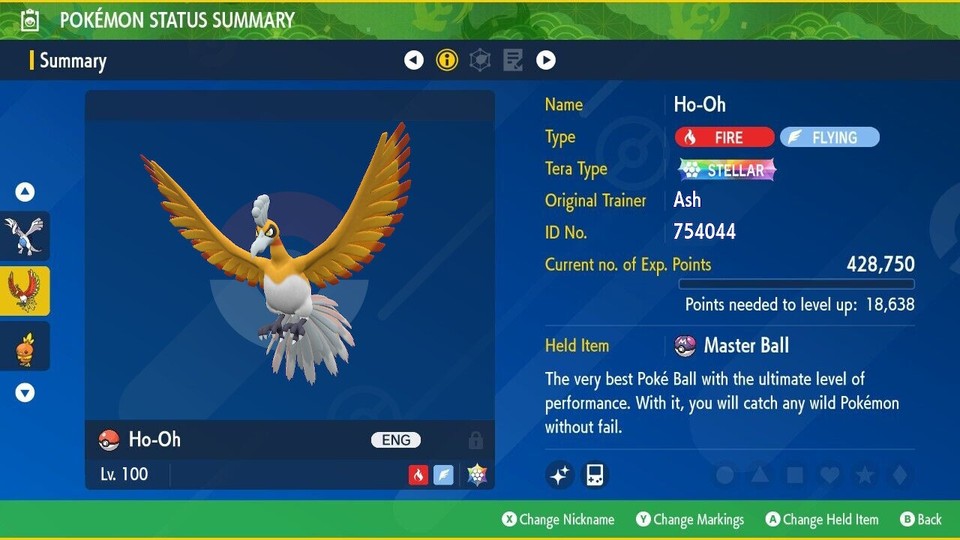
Task: Go Back from the summary screen
Action: (x=921, y=519)
